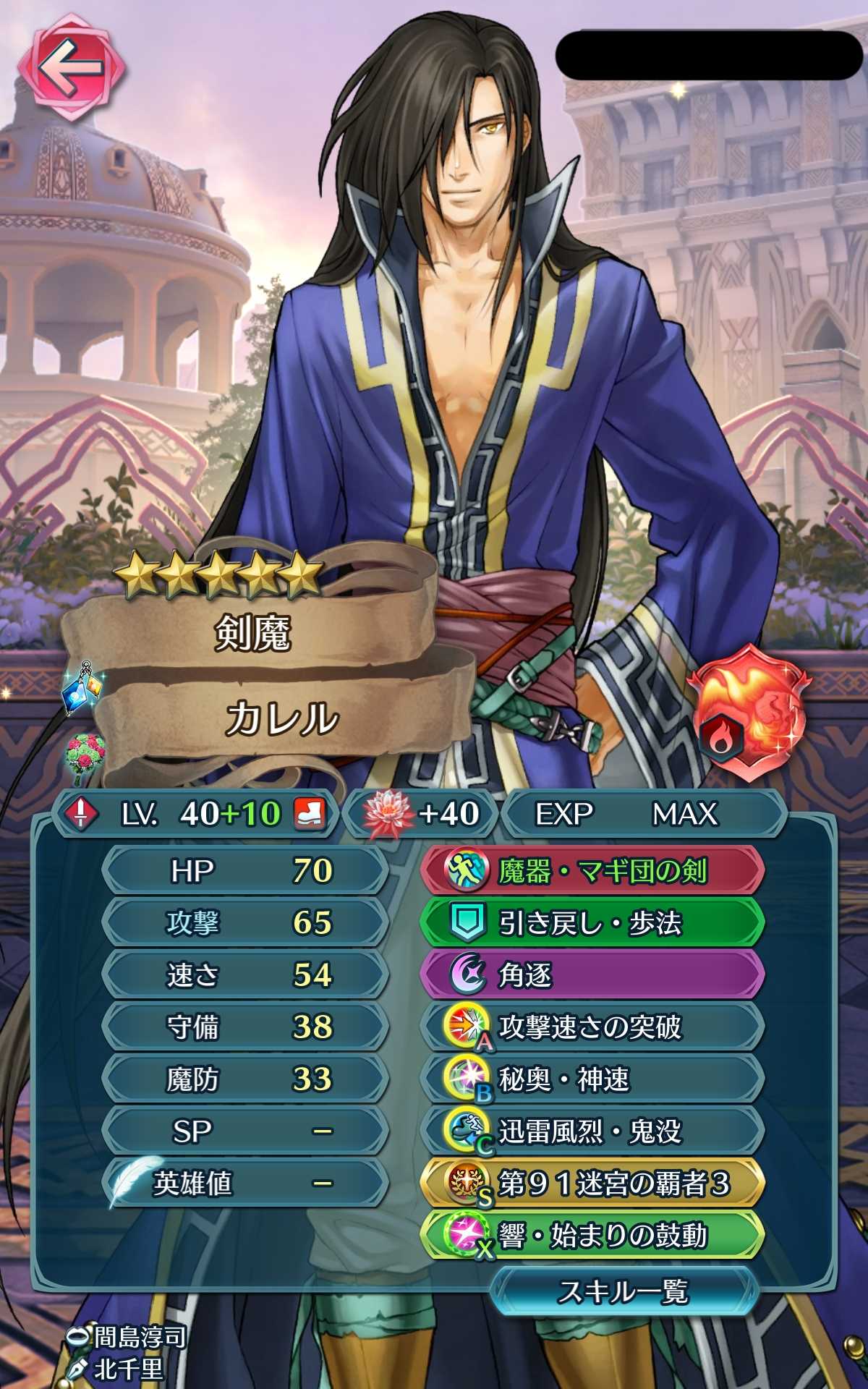Tap the red boots movement type icon
Image resolution: width=868 pixels, height=1389 pixels.
tap(310, 814)
